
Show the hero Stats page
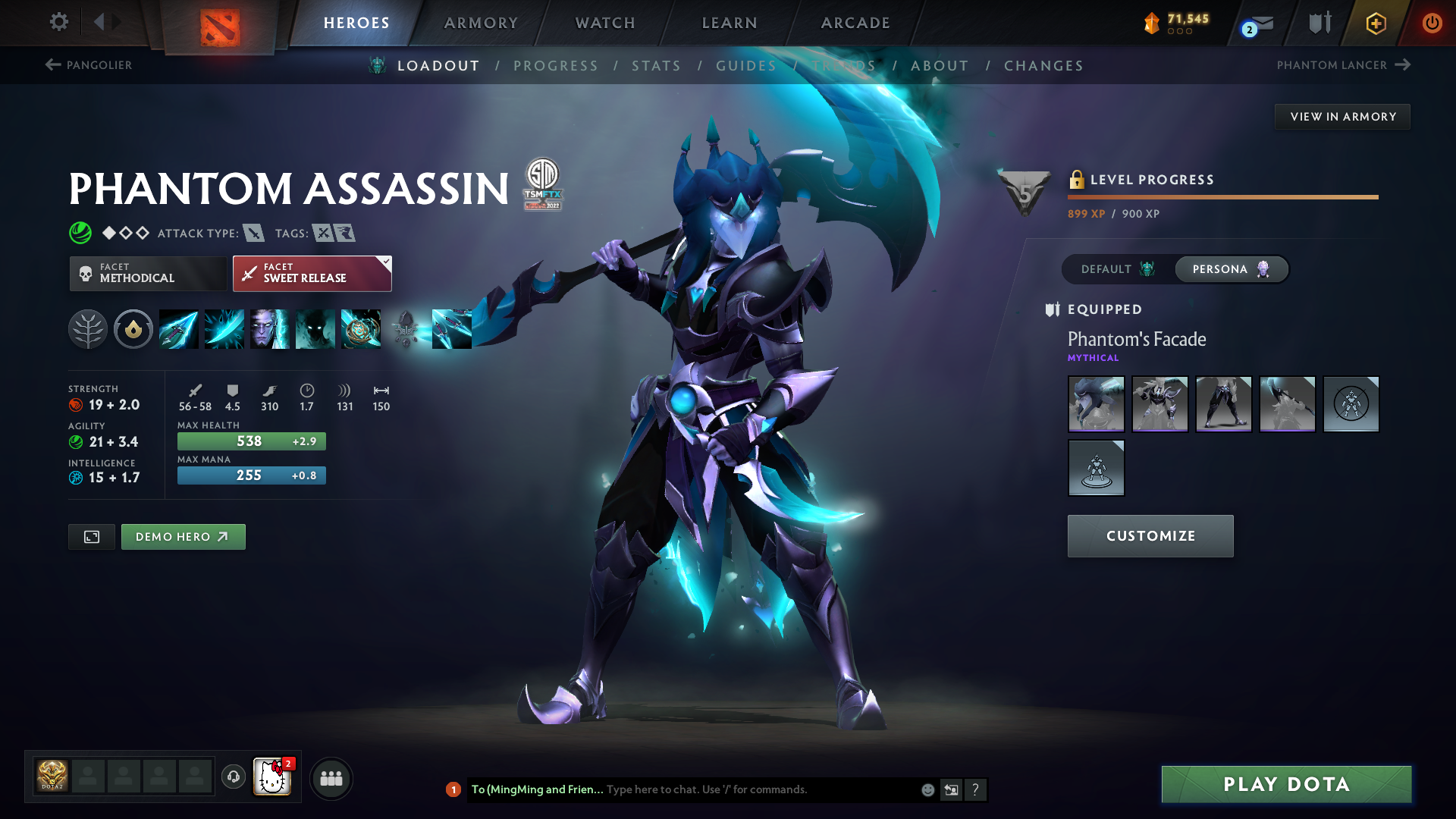coord(656,66)
